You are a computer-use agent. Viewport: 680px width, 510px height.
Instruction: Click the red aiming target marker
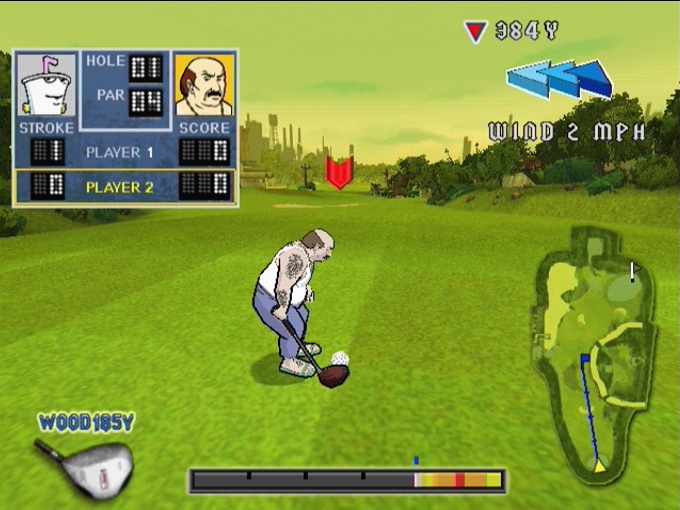[x=339, y=172]
